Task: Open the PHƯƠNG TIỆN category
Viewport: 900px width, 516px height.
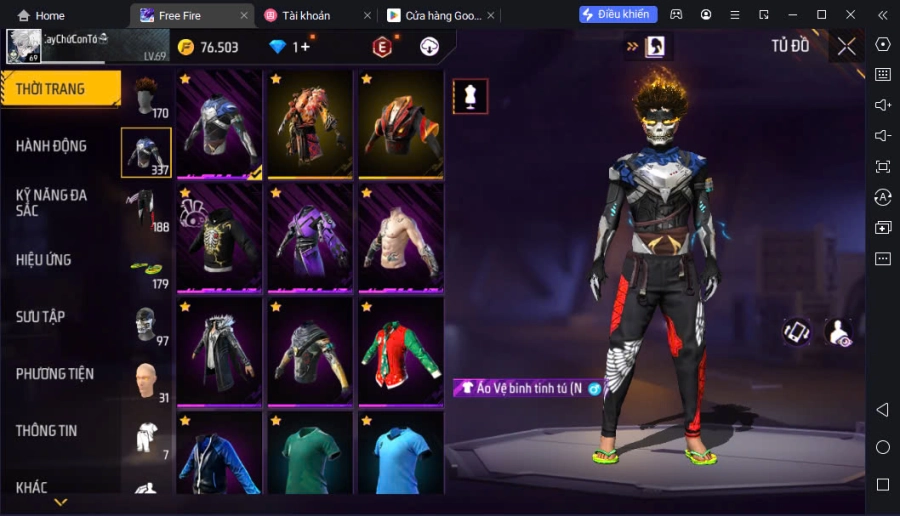Action: point(55,374)
